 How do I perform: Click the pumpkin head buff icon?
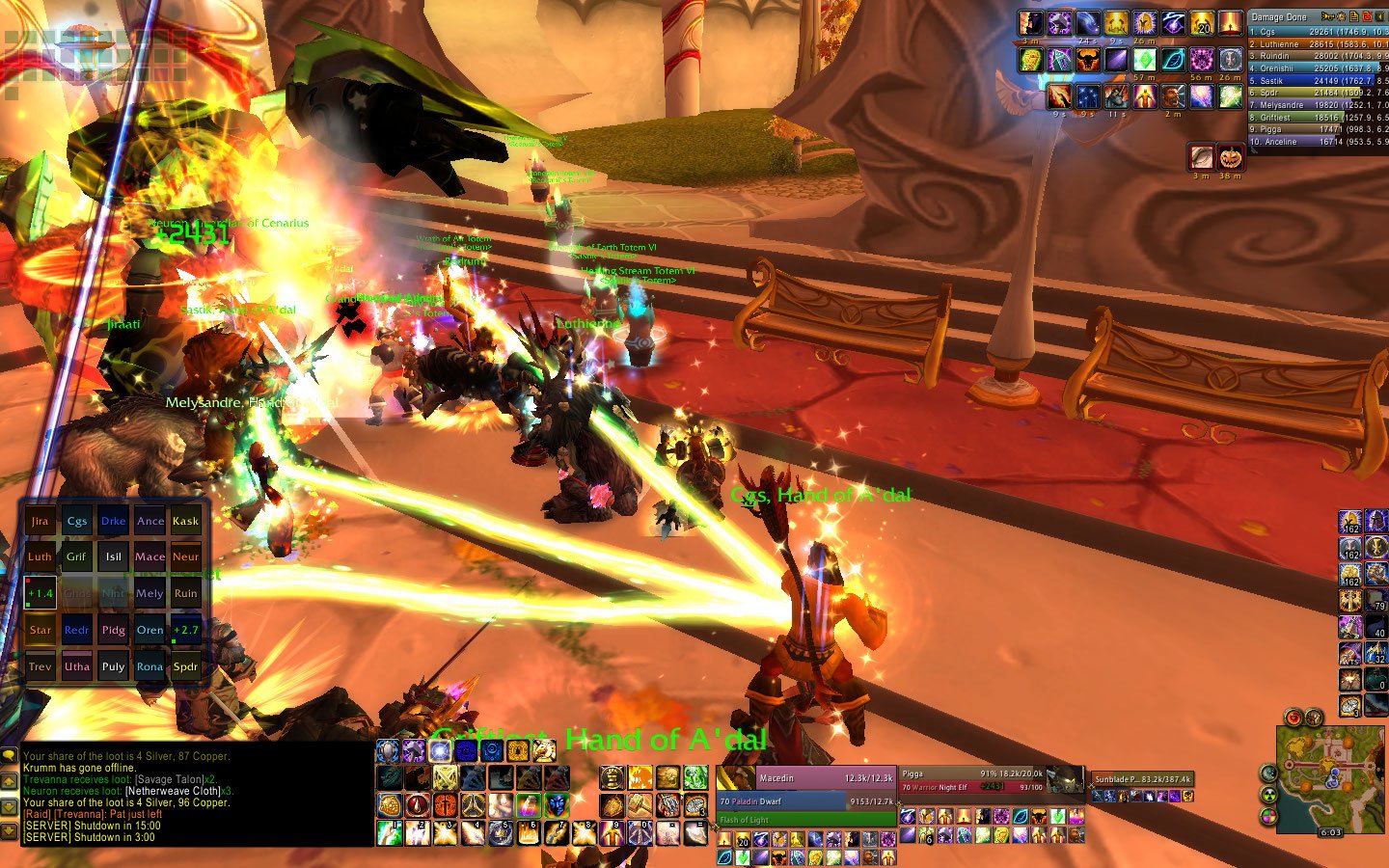click(x=1230, y=156)
